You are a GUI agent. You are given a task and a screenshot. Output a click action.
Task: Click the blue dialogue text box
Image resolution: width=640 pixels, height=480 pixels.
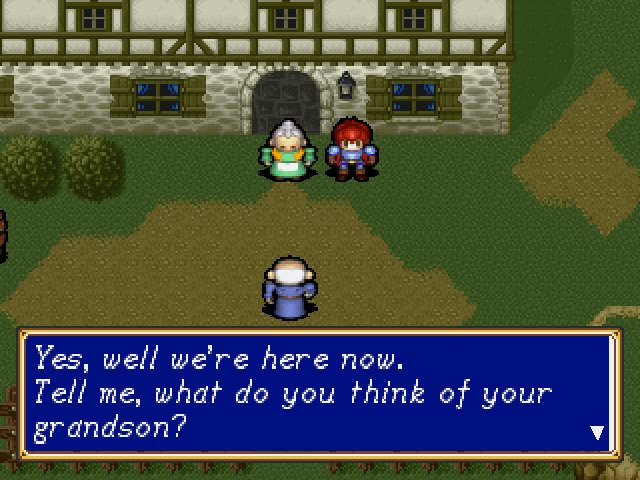320,393
